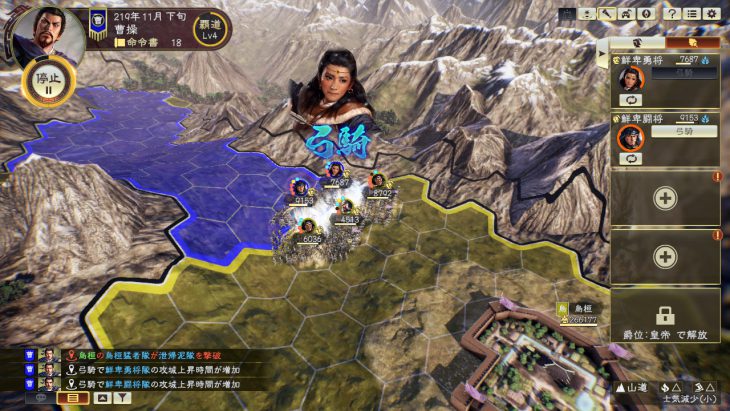Open the log filter funnel
730x411 pixels.
coord(123,397)
